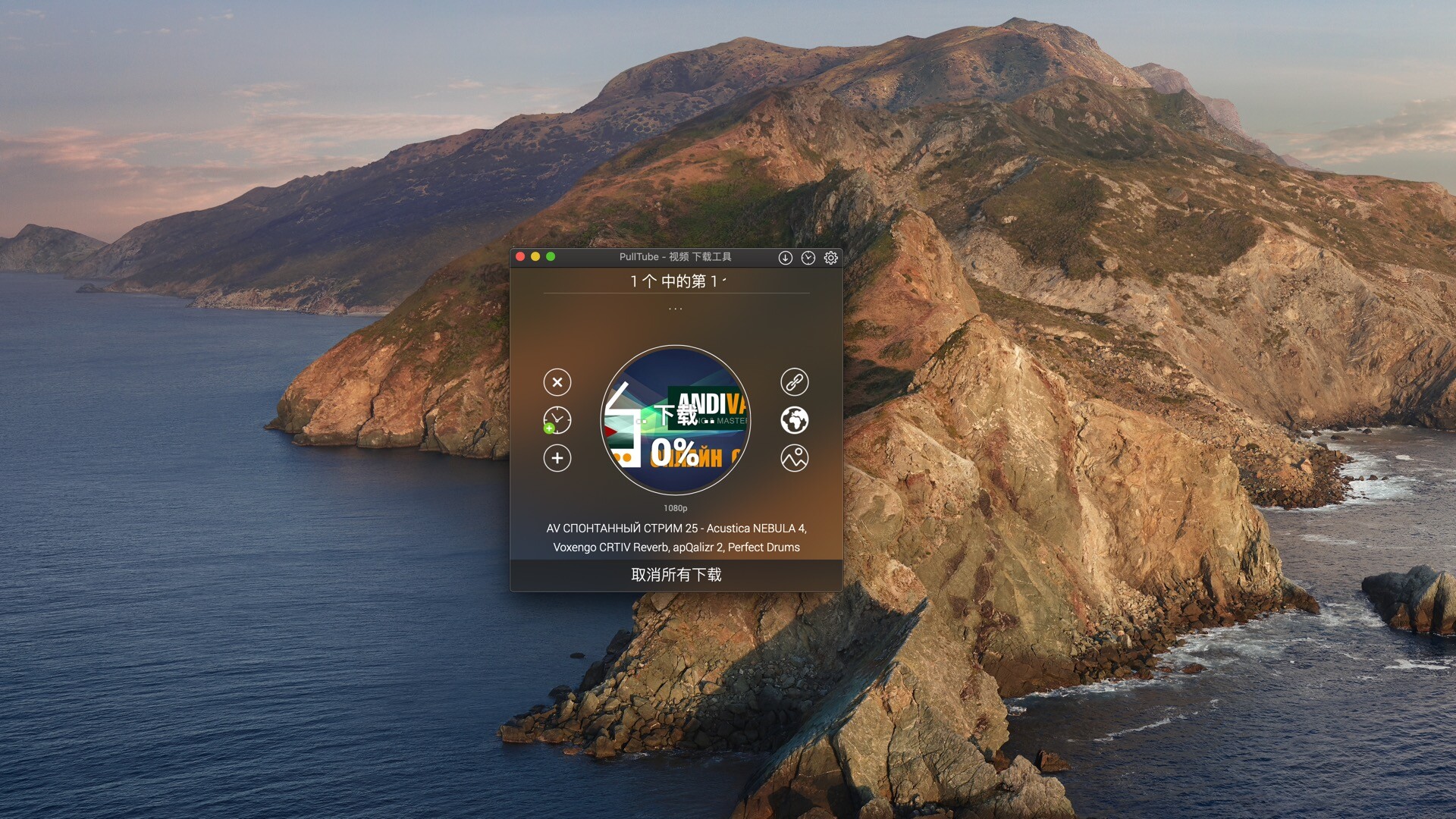Copy the video link using the link icon
Viewport: 1456px width, 819px height.
pyautogui.click(x=795, y=383)
